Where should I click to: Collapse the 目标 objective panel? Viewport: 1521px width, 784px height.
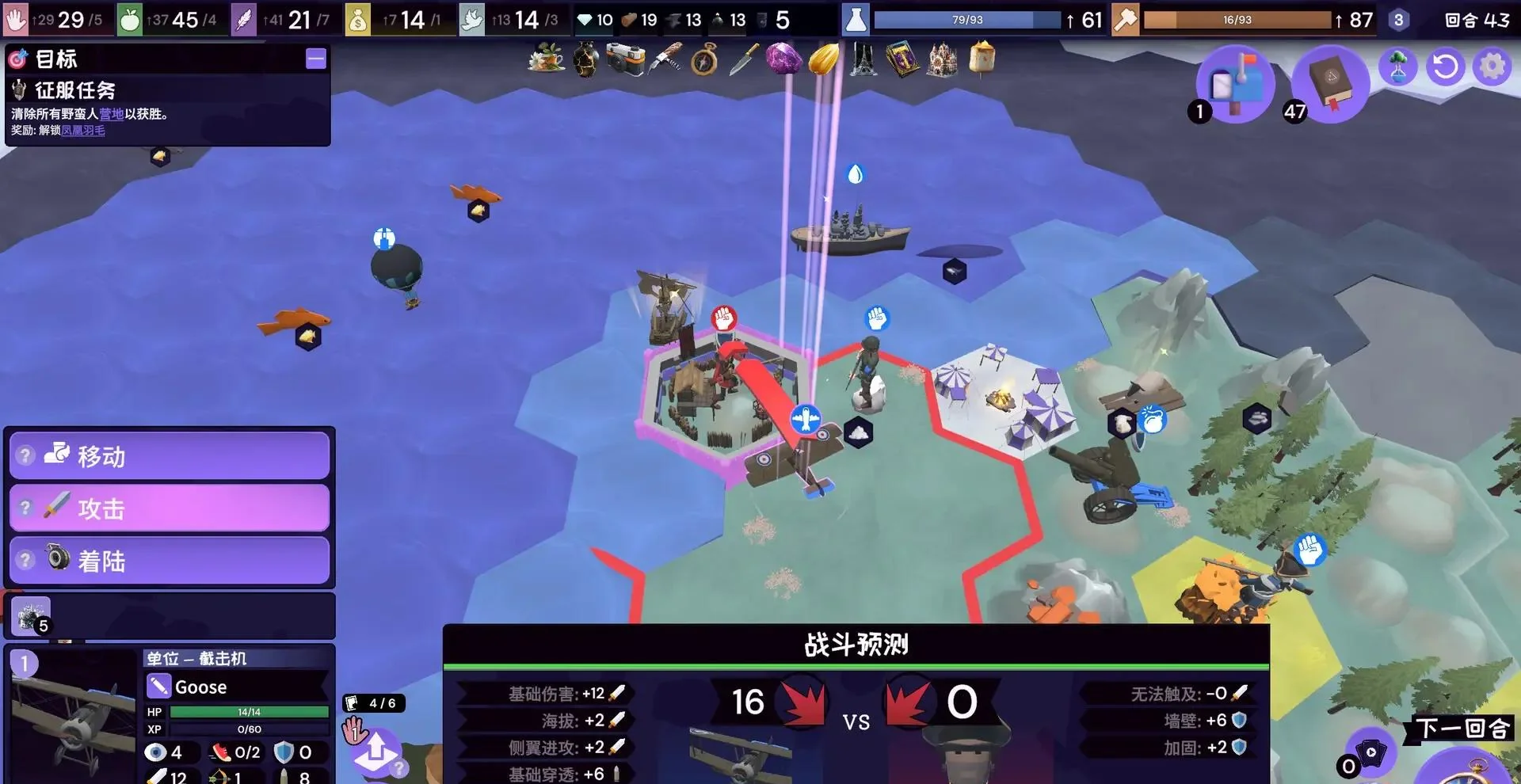[x=316, y=59]
